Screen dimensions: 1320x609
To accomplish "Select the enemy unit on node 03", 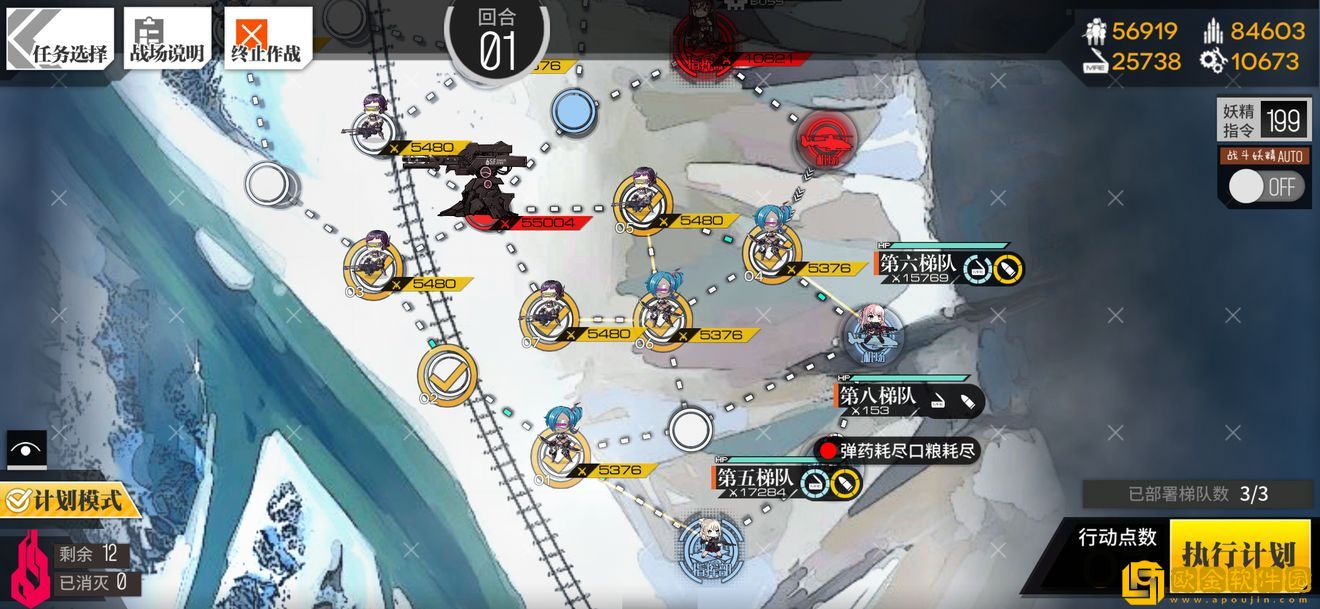I will click(373, 264).
